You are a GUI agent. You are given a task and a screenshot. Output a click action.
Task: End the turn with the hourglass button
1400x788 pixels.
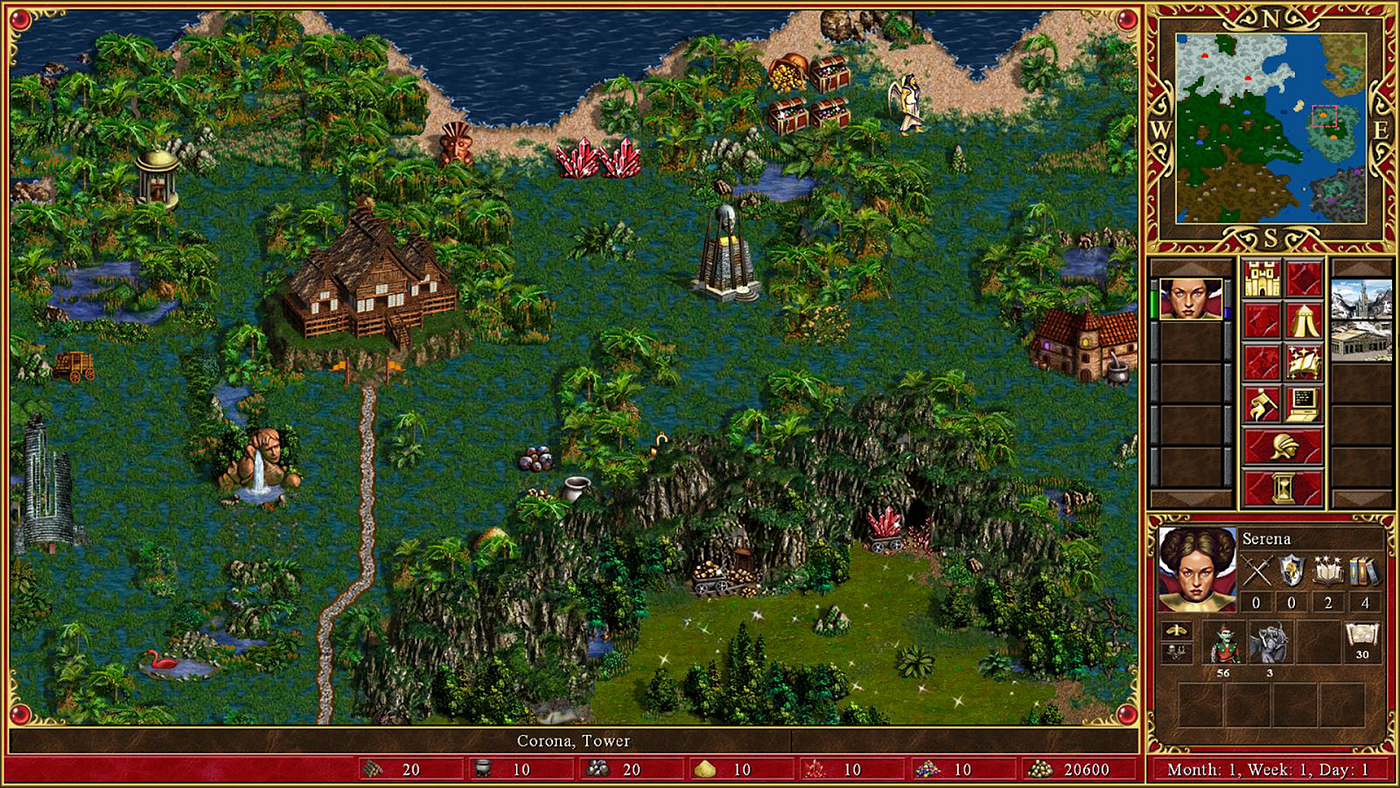(x=1283, y=489)
